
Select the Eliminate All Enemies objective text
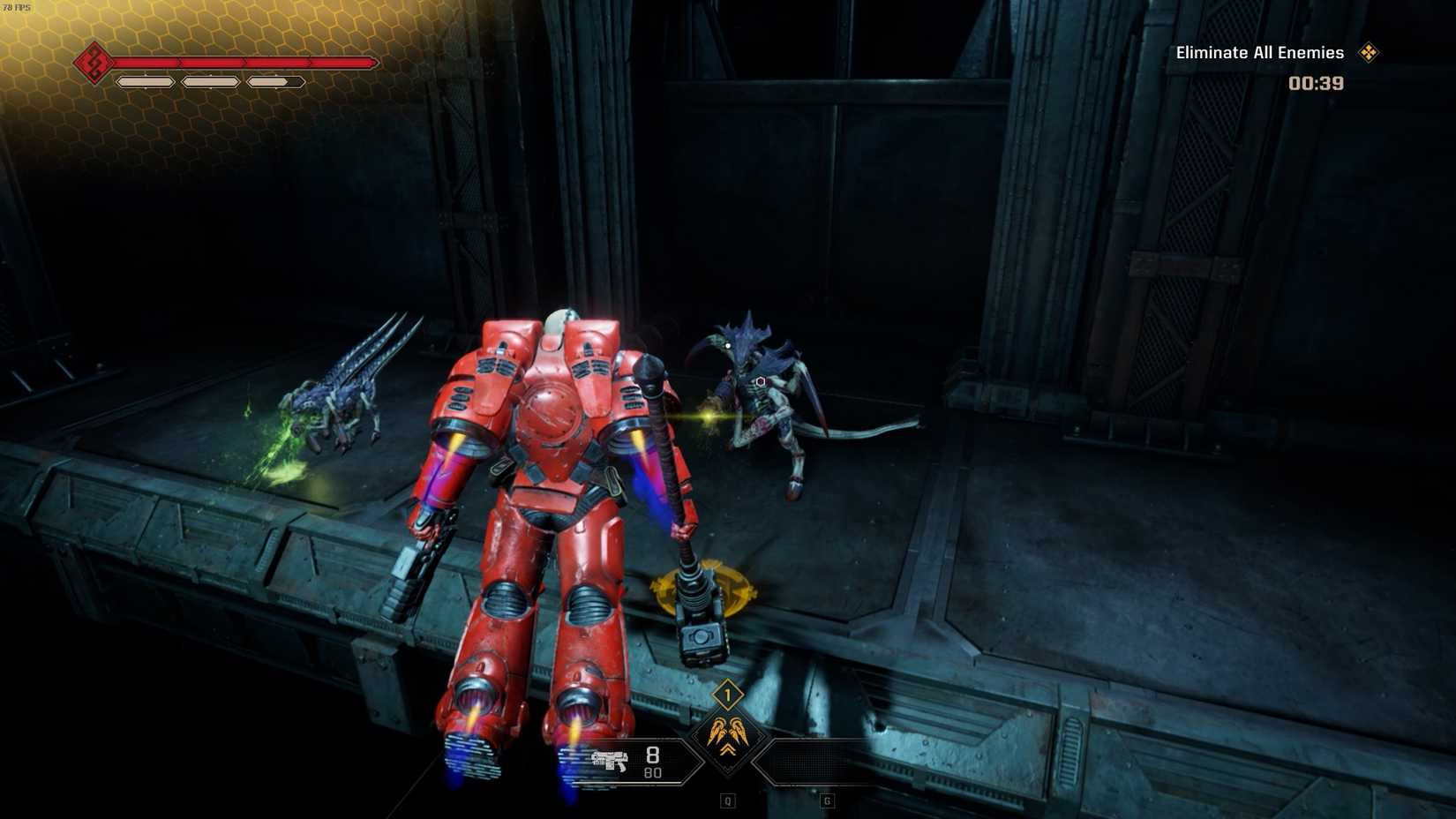pos(1258,53)
